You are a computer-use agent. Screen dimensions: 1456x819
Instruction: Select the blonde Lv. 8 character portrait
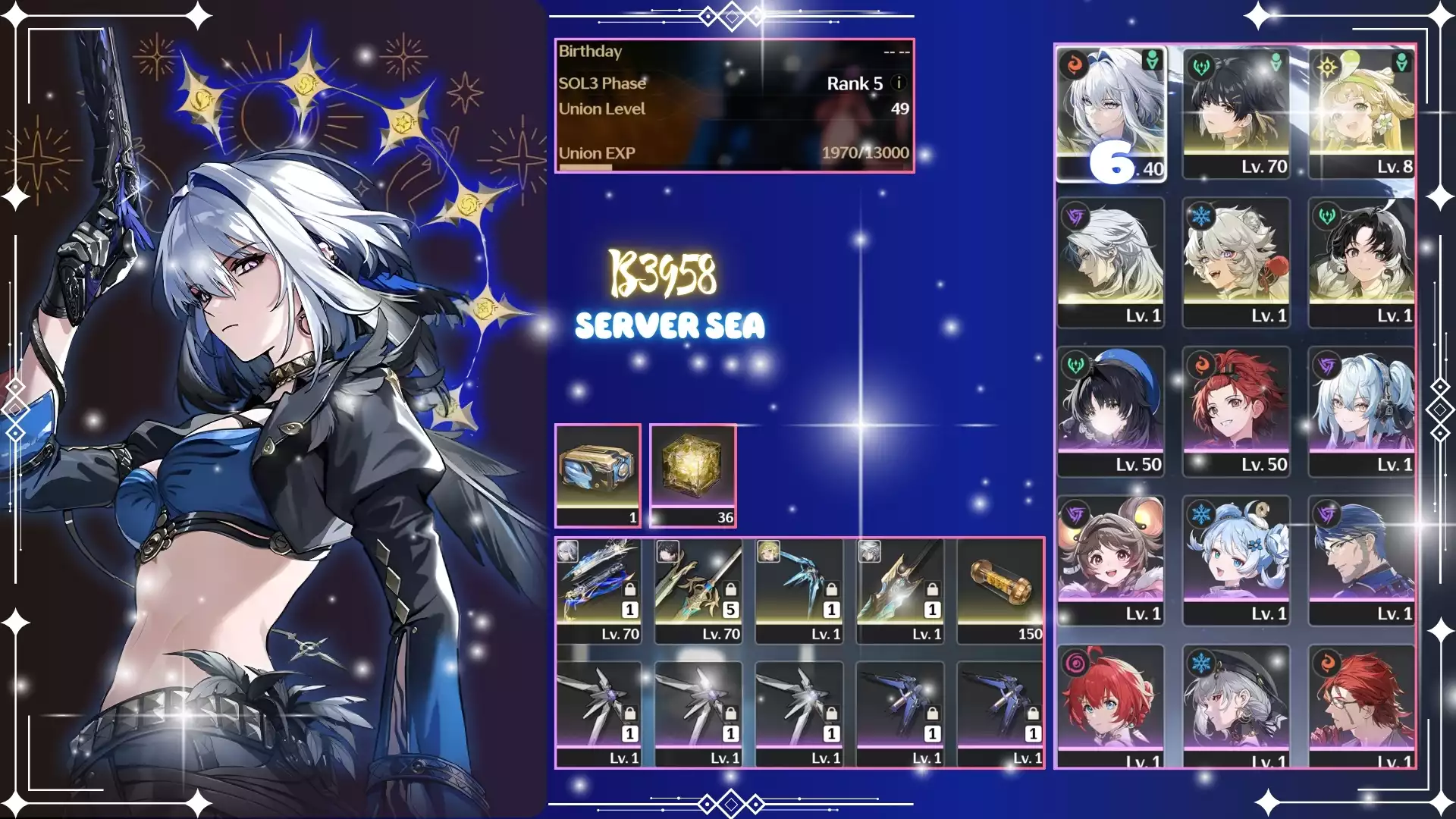point(1362,114)
